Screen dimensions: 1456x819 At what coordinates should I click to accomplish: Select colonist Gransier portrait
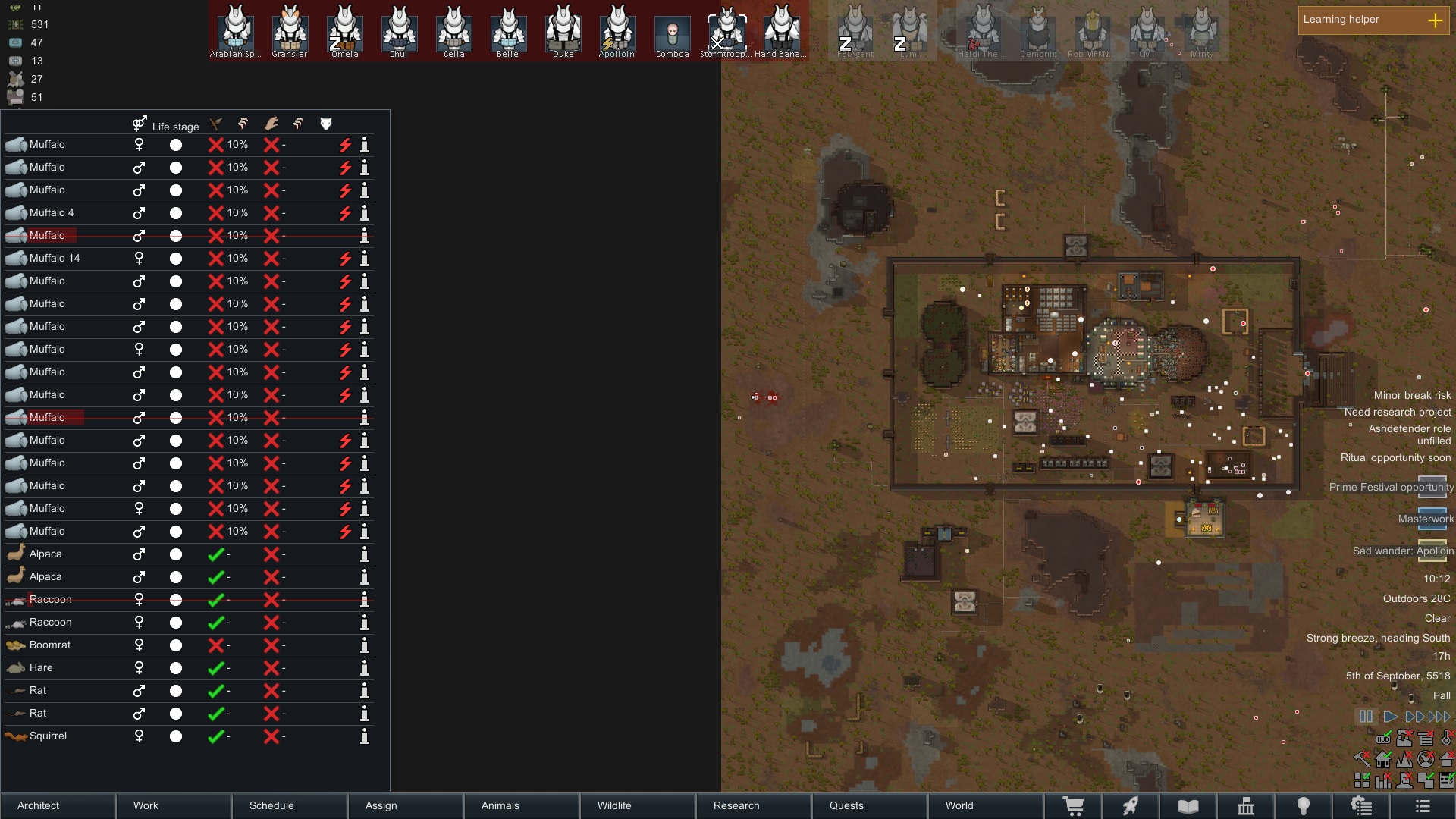coord(290,30)
